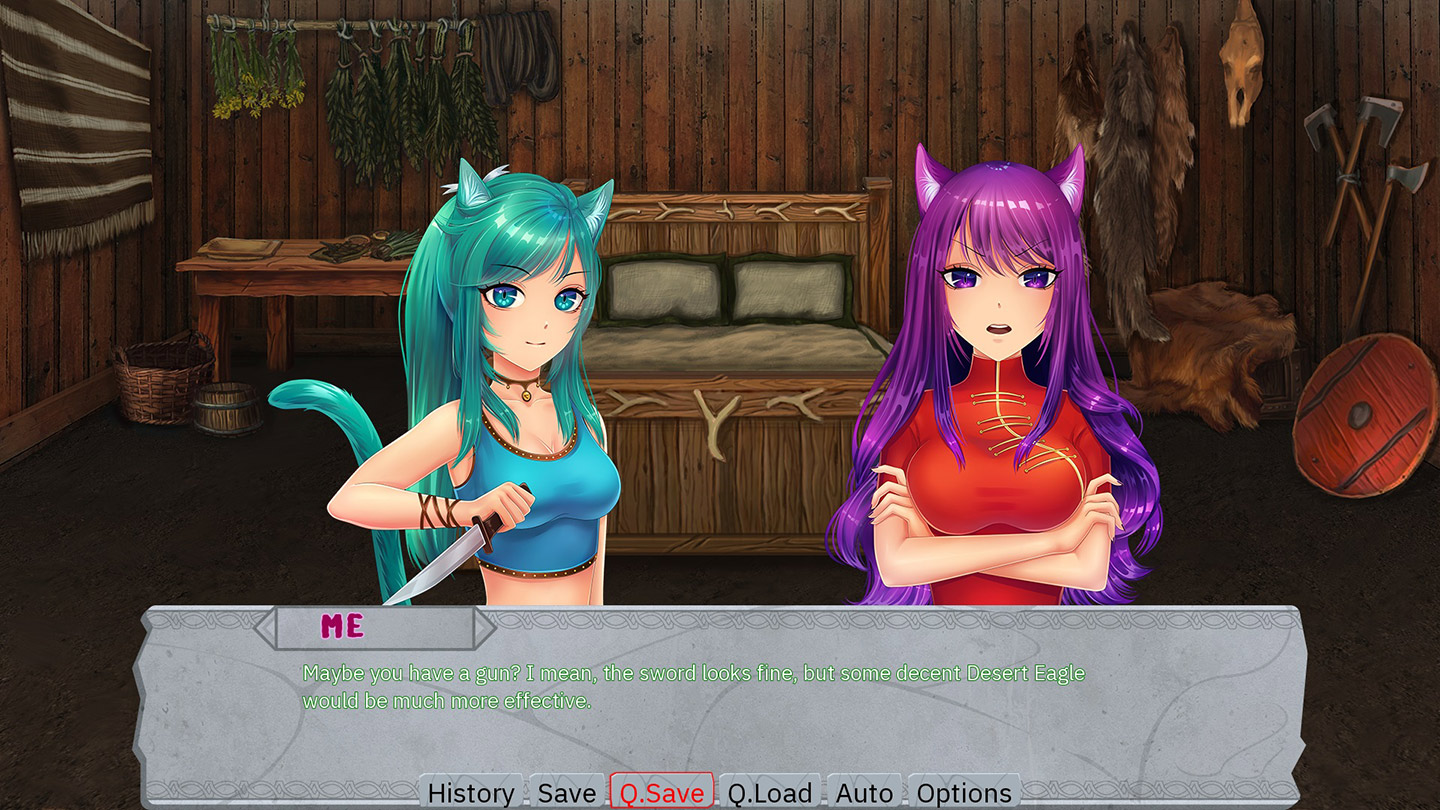Open the Save menu

[x=567, y=792]
